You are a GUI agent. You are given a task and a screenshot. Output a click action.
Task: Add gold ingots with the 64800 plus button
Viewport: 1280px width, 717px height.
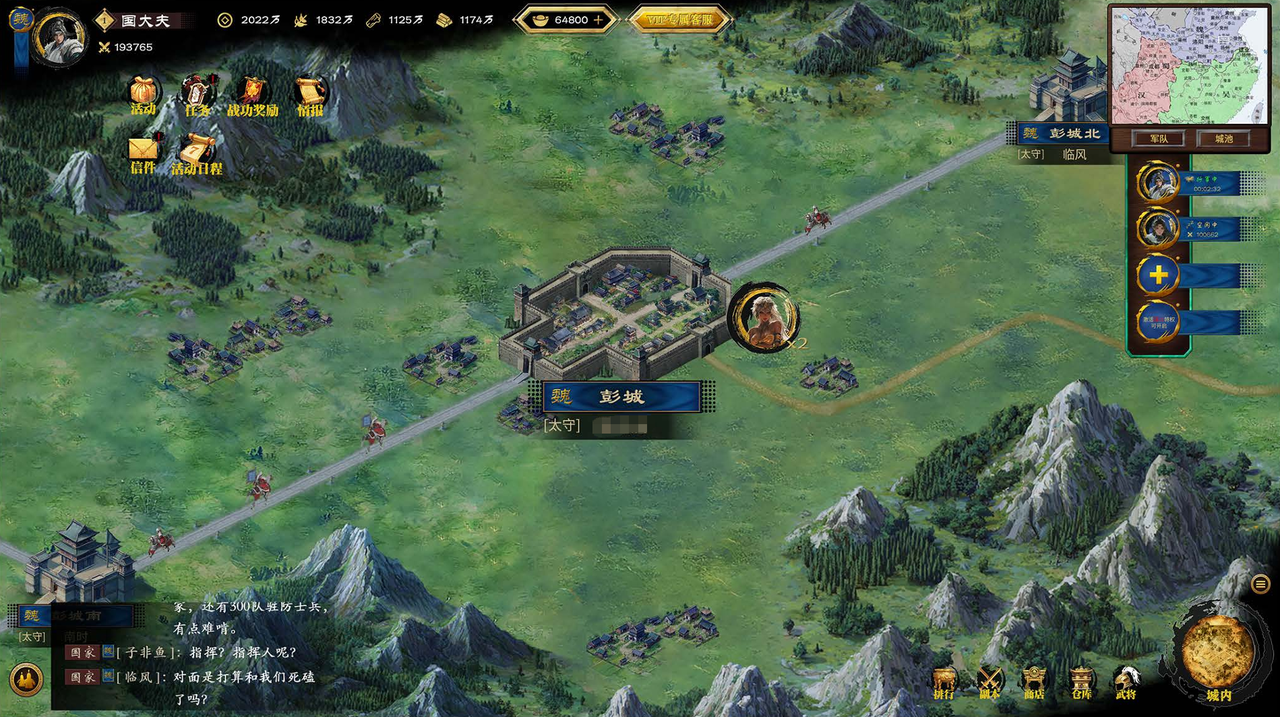tap(599, 19)
